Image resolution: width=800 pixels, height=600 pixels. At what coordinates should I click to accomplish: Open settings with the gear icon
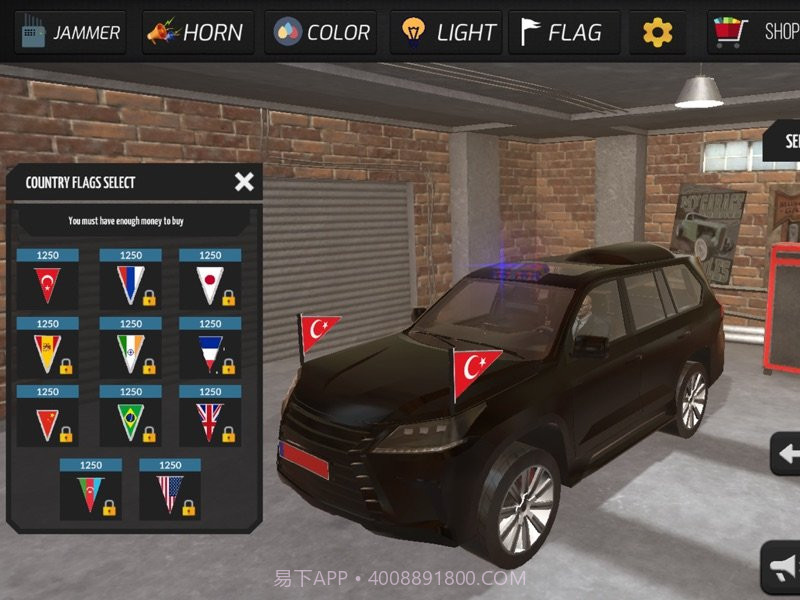(x=657, y=33)
